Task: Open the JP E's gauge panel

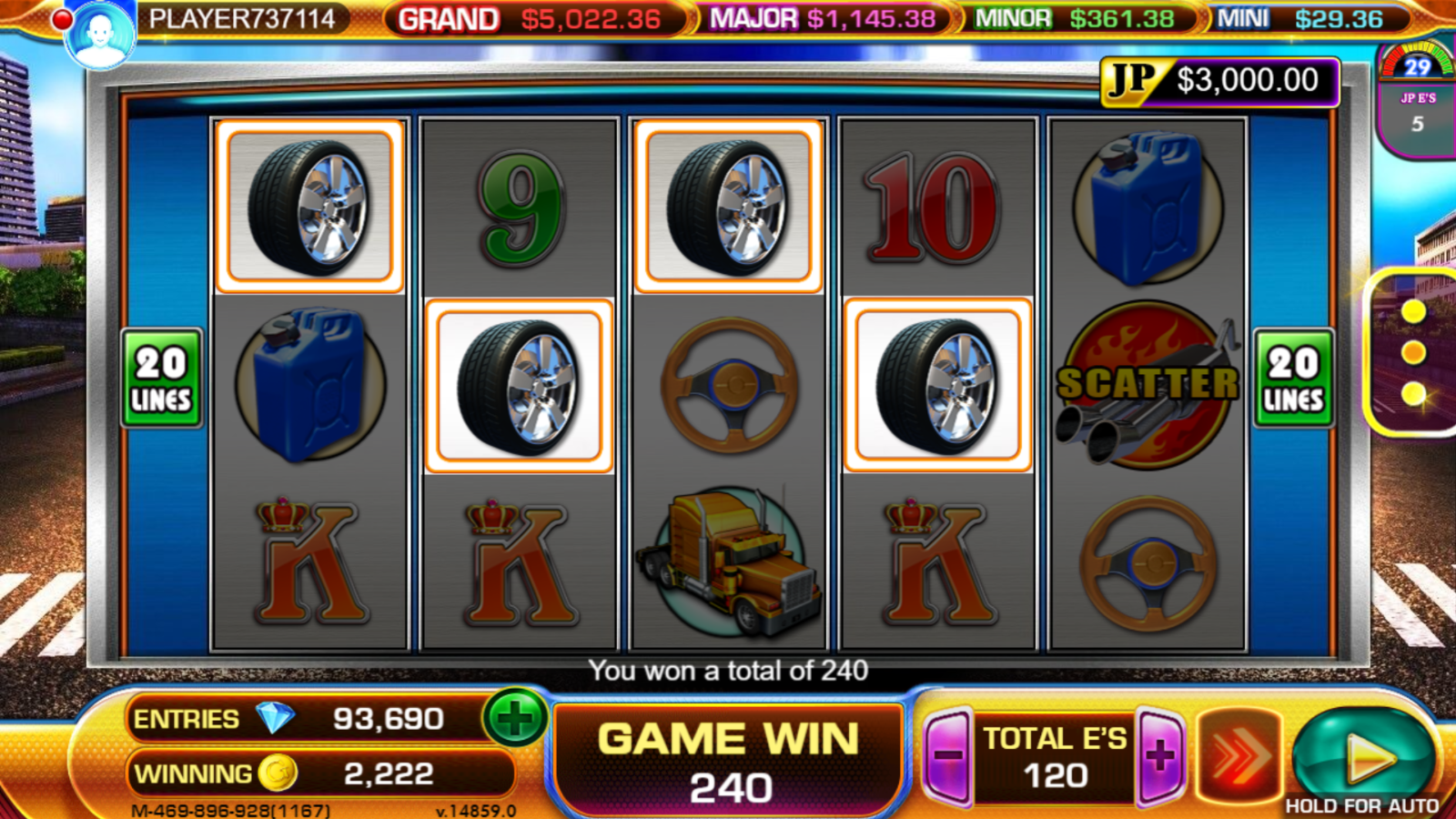Action: [1416, 98]
